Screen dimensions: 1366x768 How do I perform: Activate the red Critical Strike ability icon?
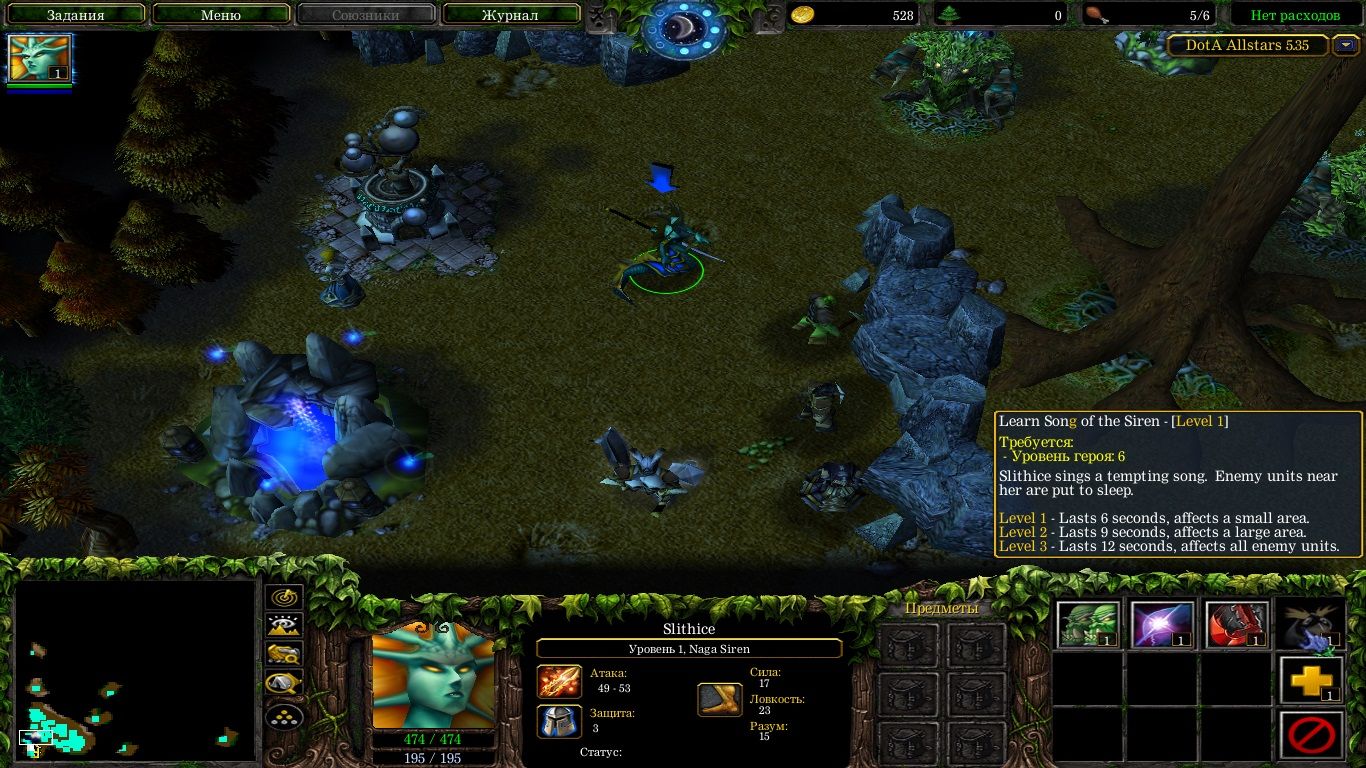[x=1237, y=623]
